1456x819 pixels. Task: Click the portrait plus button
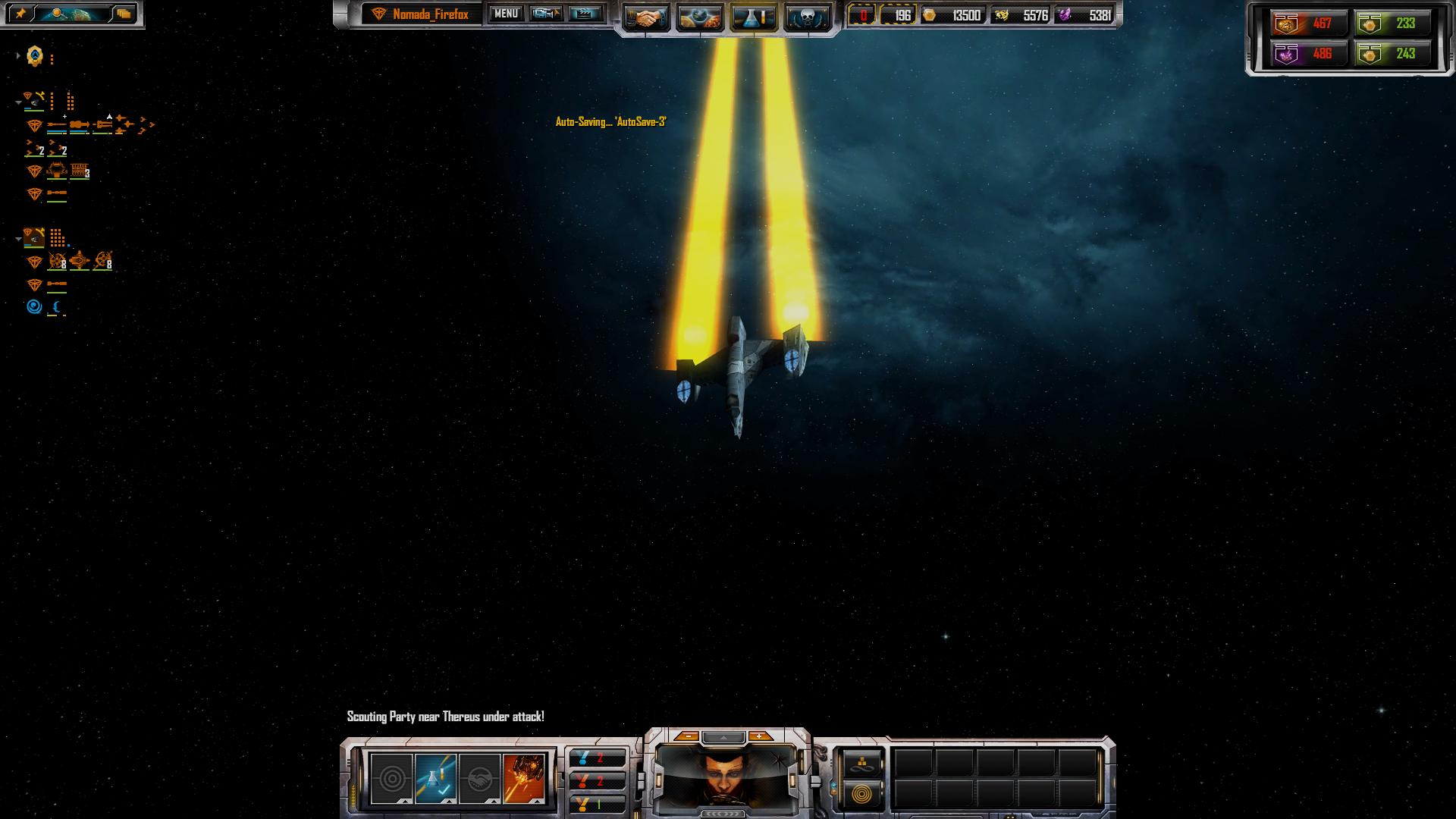[x=759, y=736]
